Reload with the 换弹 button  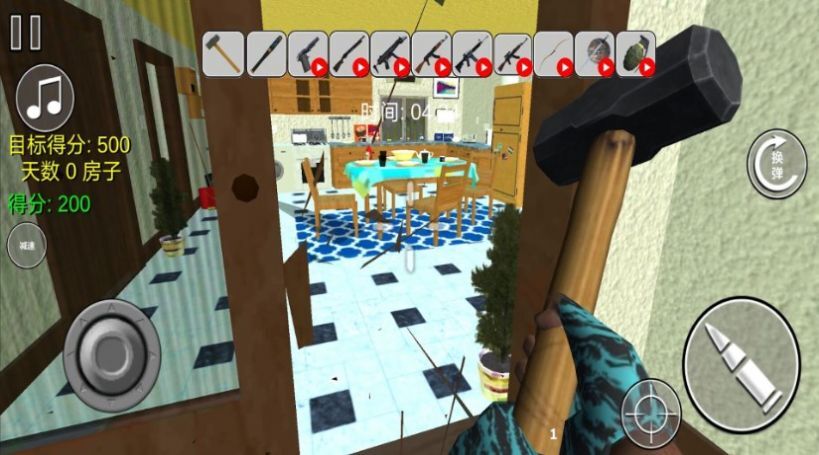[776, 163]
